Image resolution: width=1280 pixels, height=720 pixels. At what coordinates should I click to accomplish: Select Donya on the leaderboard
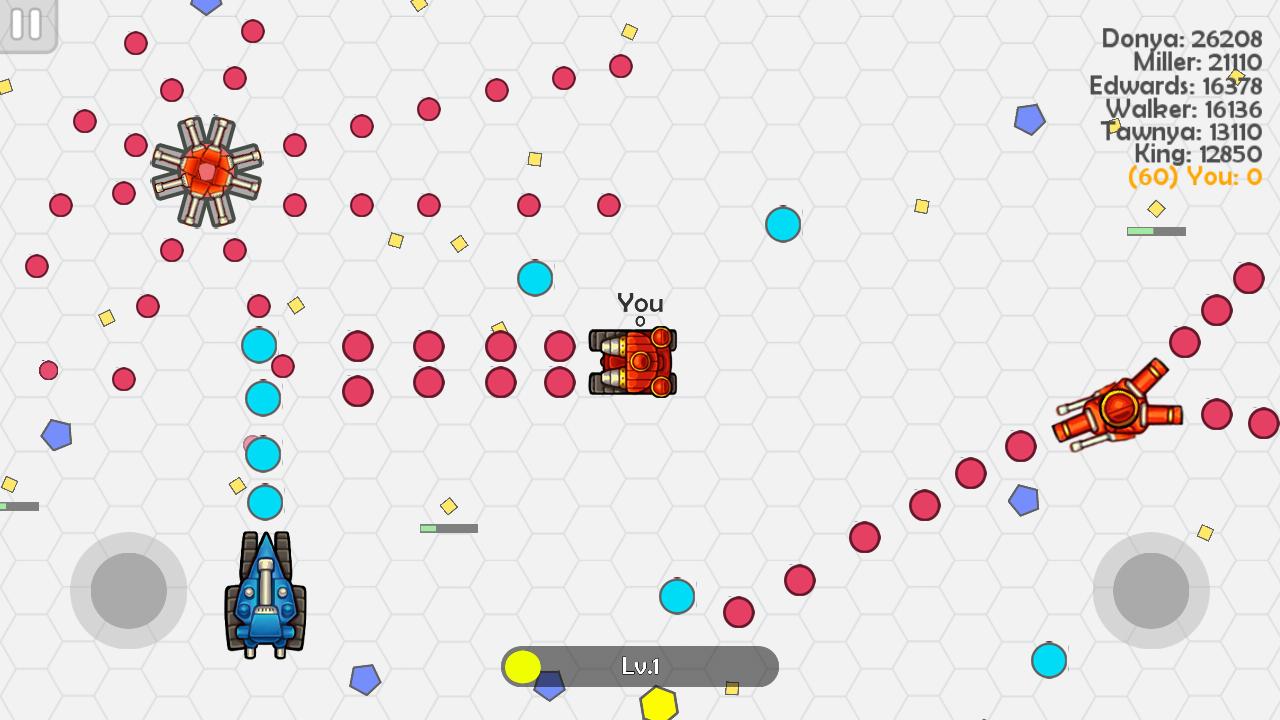[1182, 40]
